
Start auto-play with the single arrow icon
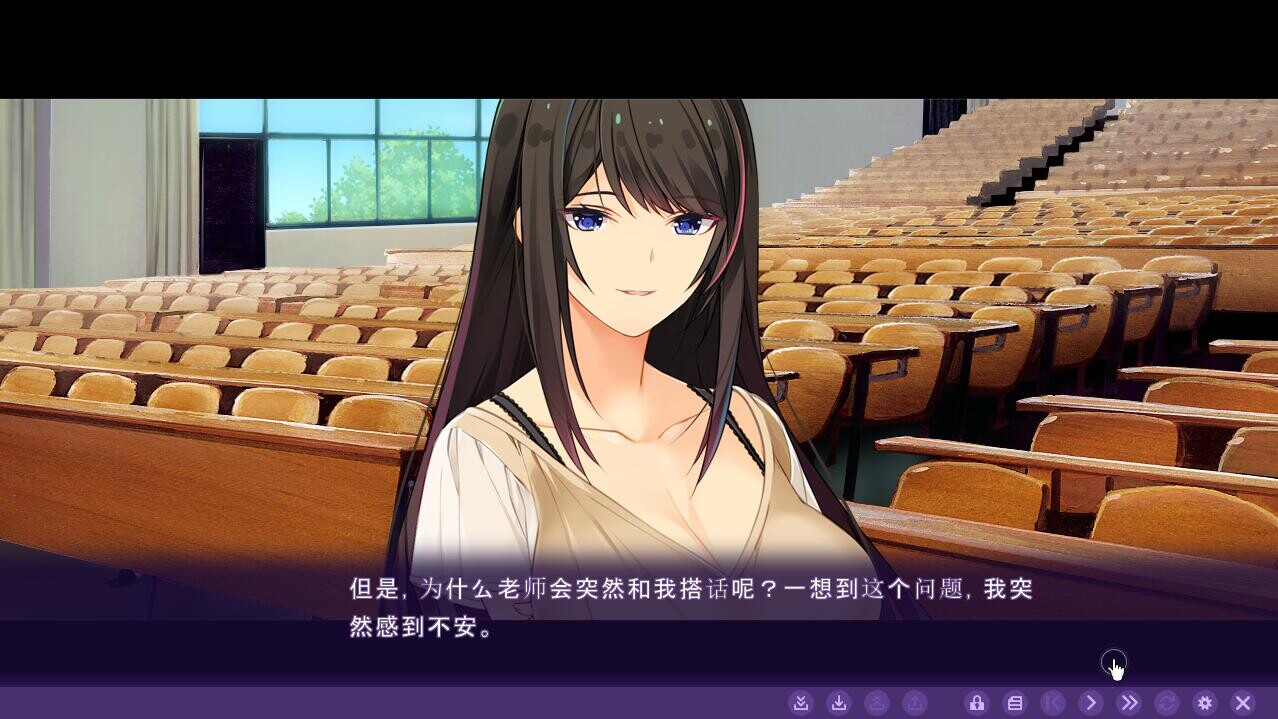(x=1091, y=703)
